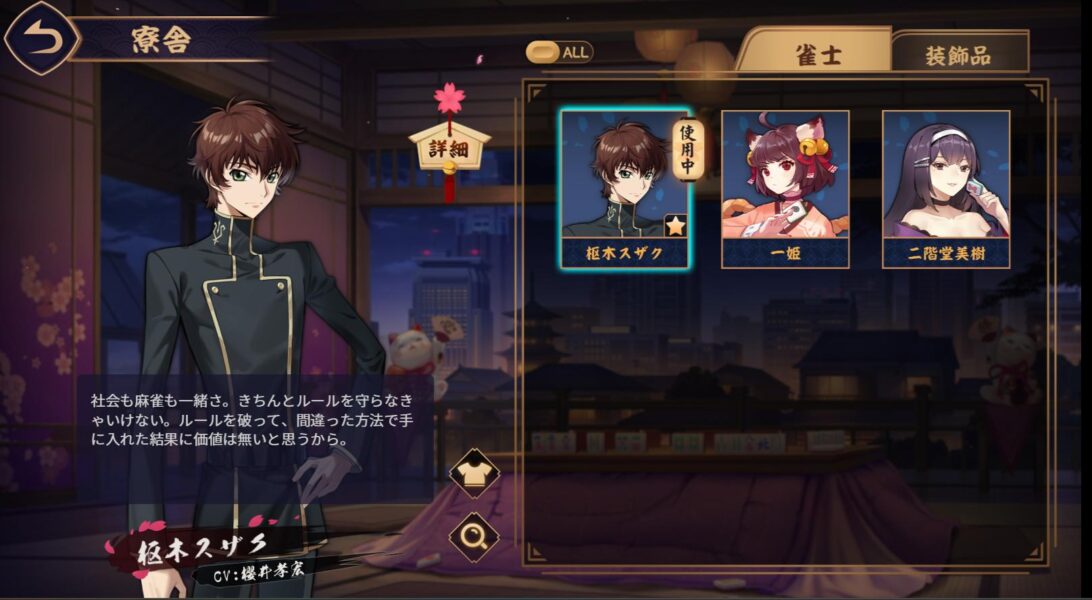Click the magnifying glass view button
Viewport: 1092px width, 600px height.
pos(474,538)
